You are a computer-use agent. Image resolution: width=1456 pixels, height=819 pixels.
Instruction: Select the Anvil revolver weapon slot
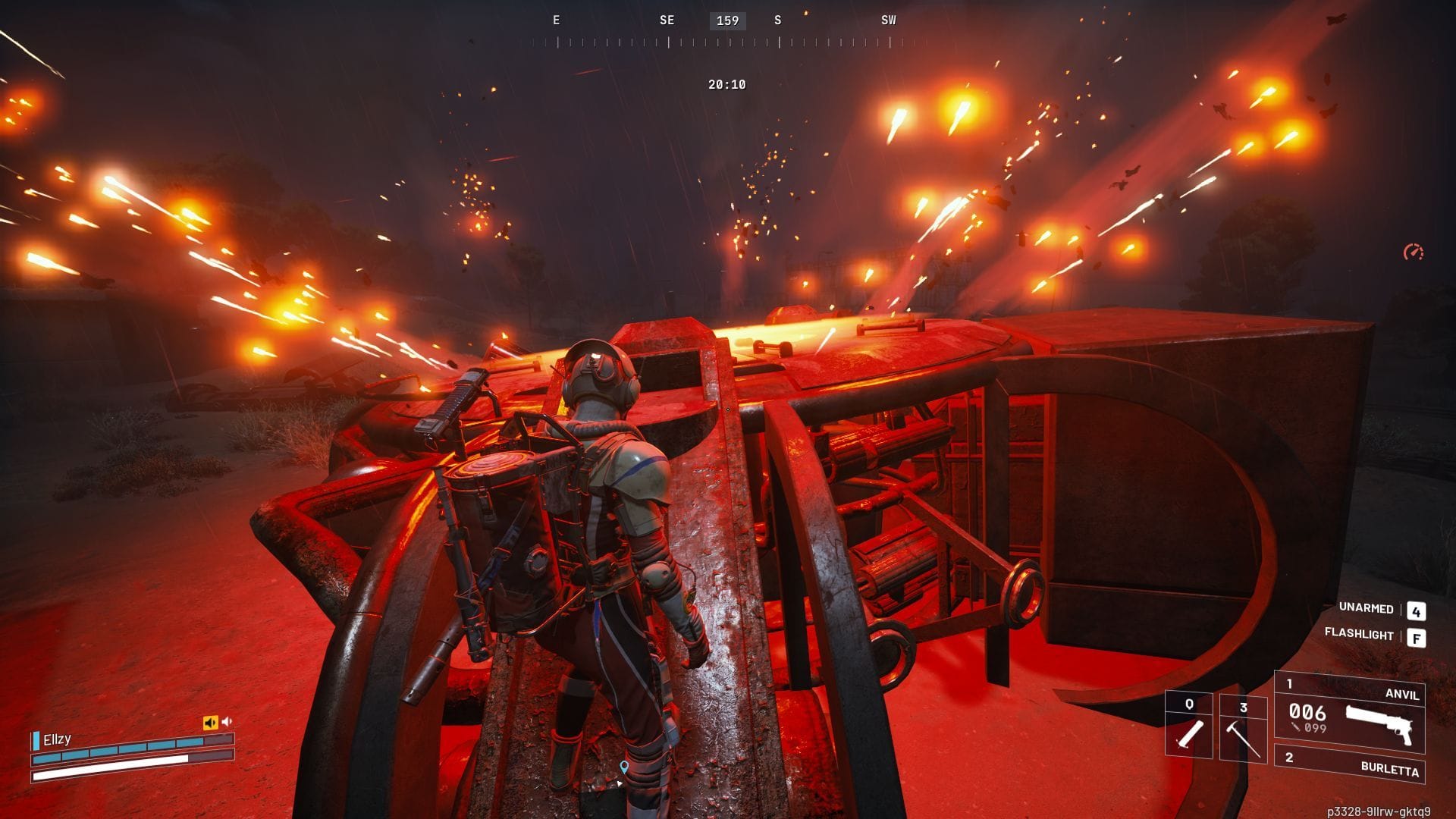point(1350,711)
